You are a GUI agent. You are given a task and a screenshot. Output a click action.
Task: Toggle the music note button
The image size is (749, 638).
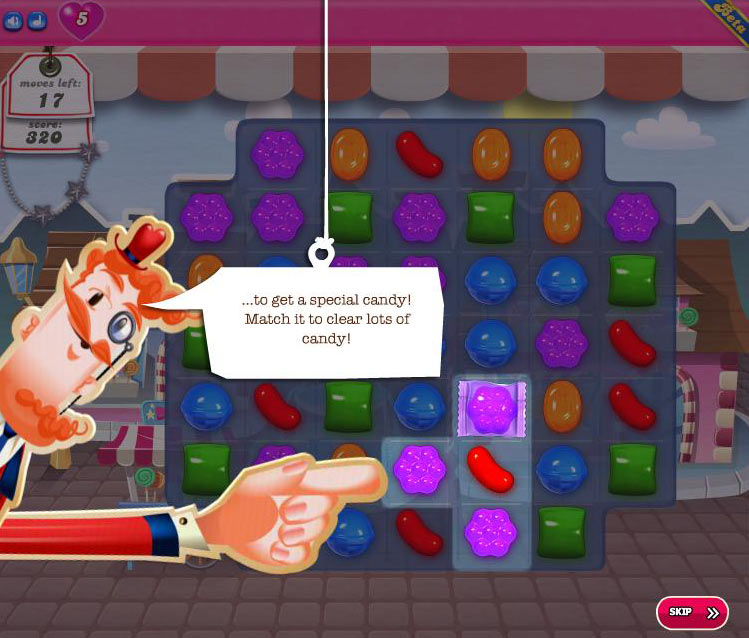pyautogui.click(x=37, y=20)
